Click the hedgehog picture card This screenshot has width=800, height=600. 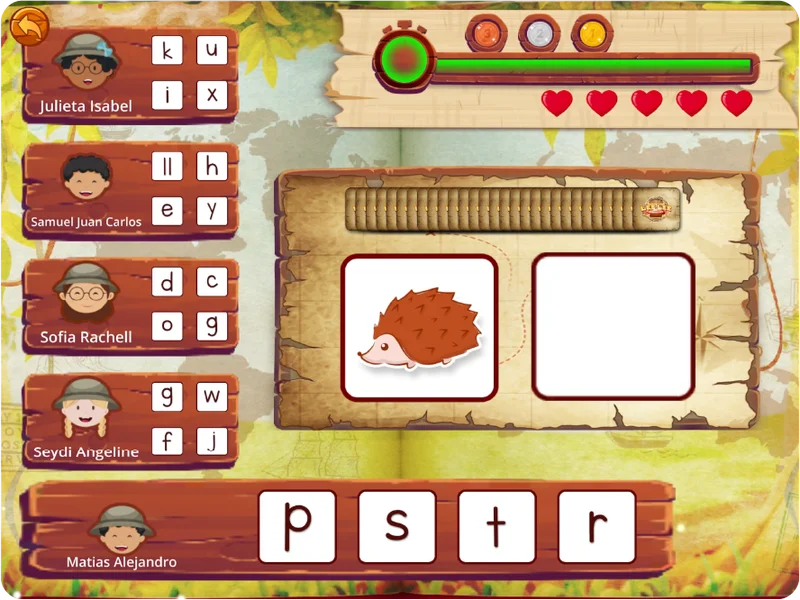[x=420, y=328]
